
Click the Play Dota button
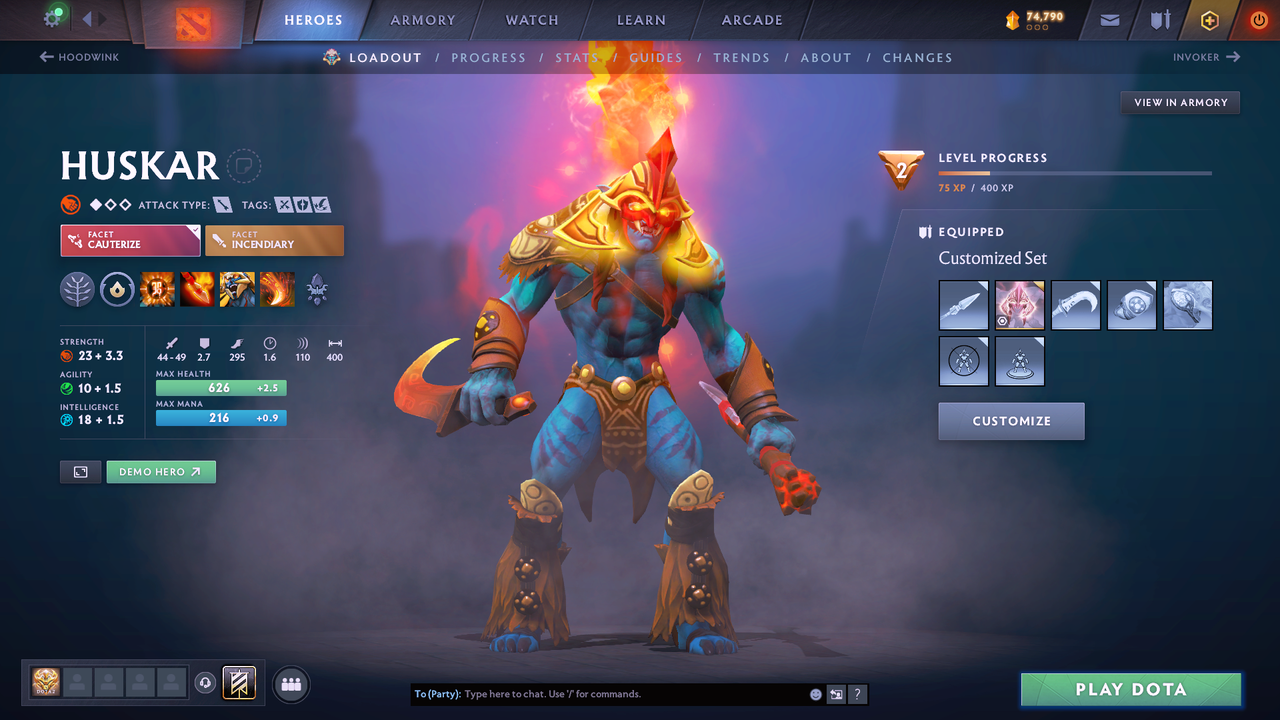click(x=1131, y=689)
